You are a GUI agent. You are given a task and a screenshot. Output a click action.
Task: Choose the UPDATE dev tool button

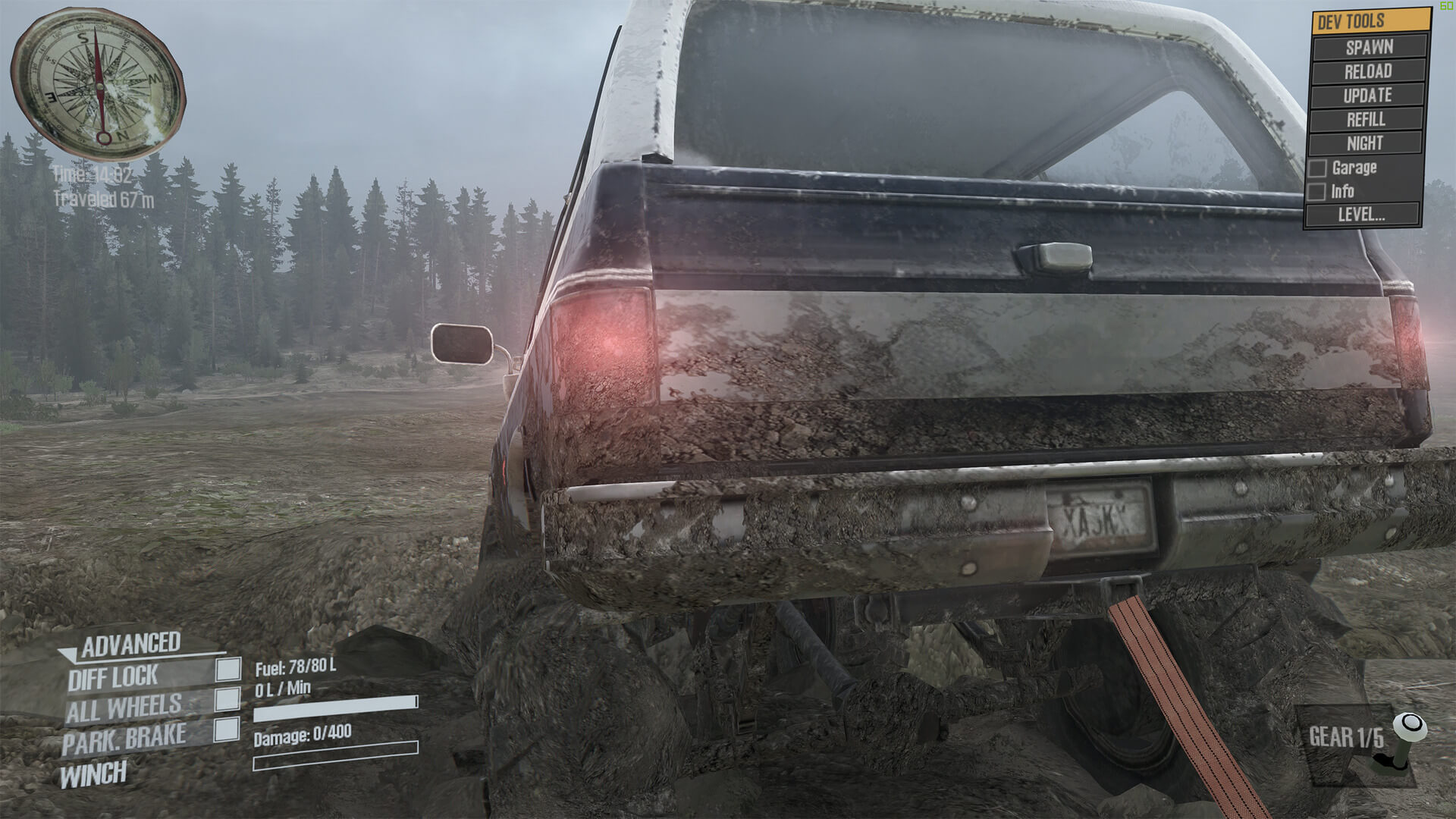1367,96
